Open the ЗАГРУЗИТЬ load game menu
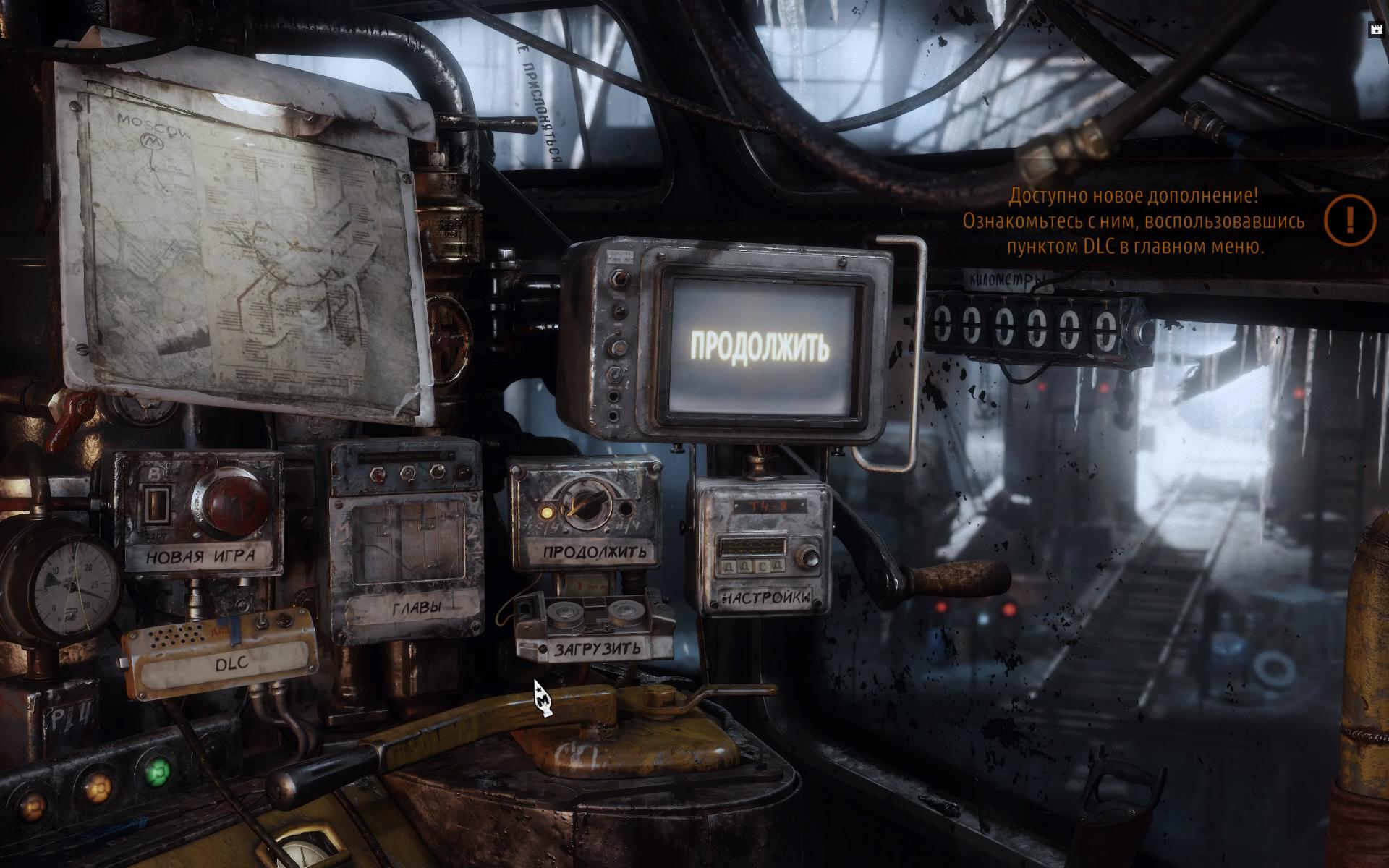1389x868 pixels. 598,649
